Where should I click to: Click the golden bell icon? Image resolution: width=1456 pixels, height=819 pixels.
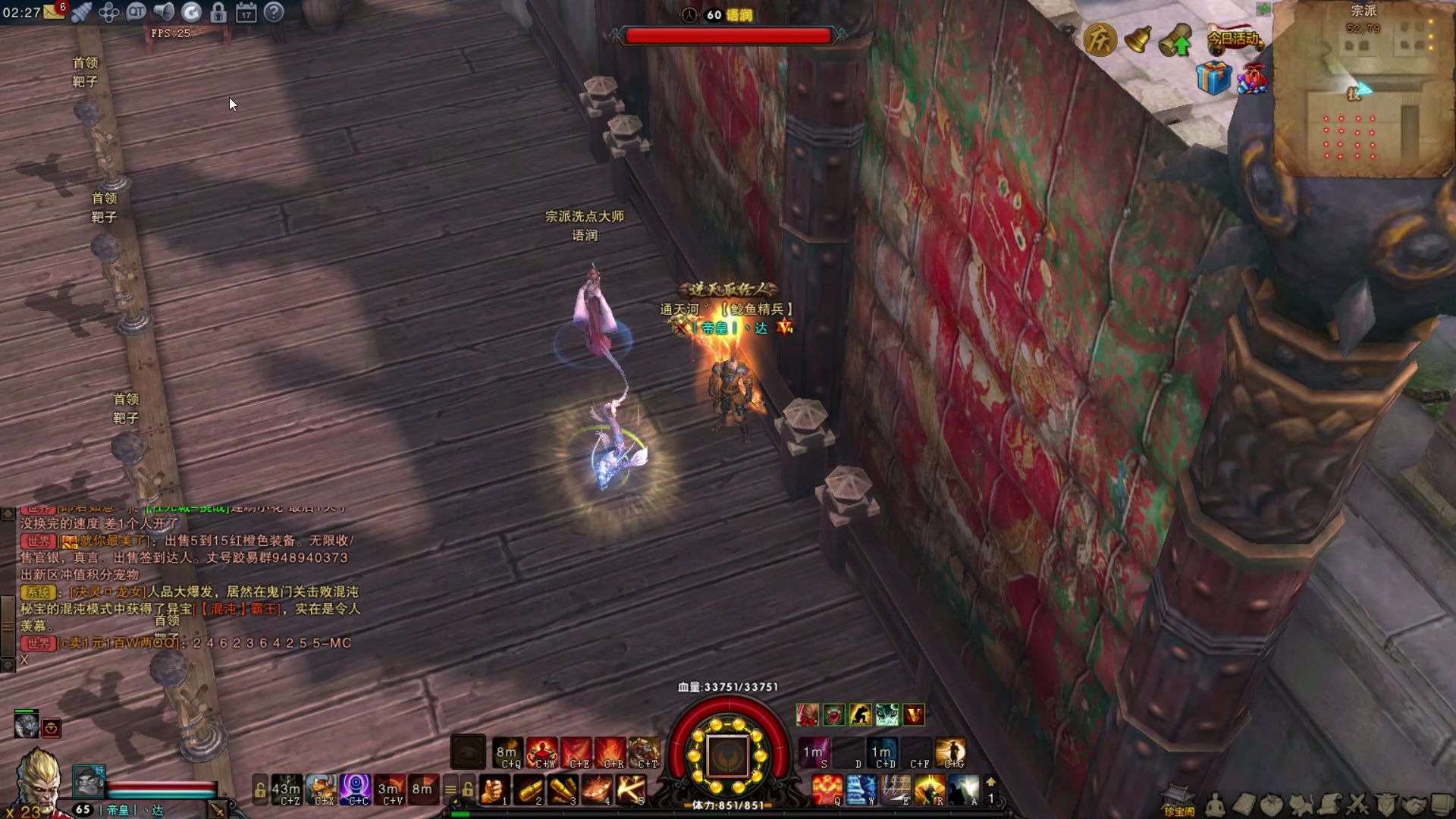(1137, 39)
